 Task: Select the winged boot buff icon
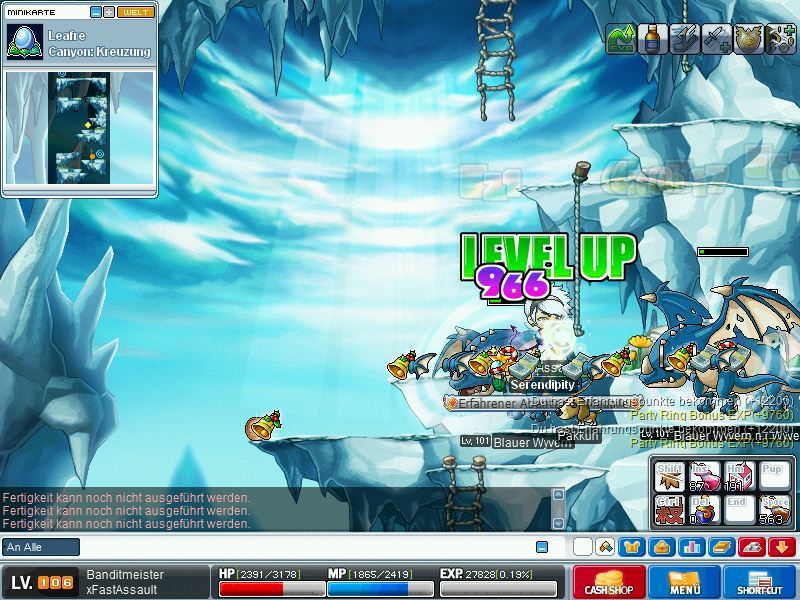[x=685, y=39]
